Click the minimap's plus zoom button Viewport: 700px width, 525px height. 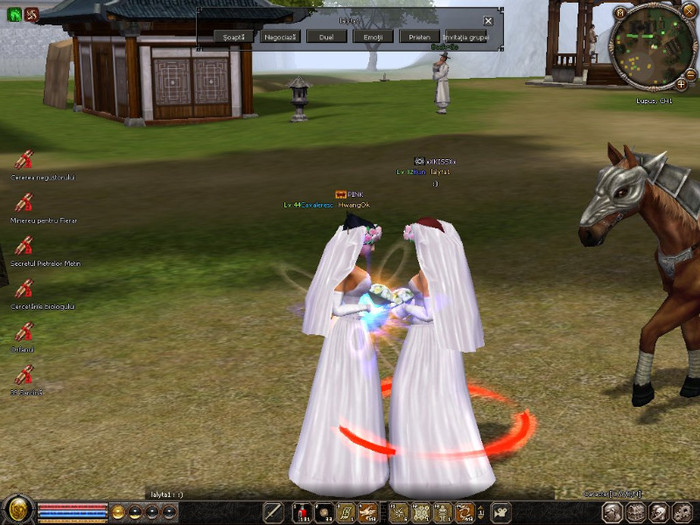(x=681, y=85)
